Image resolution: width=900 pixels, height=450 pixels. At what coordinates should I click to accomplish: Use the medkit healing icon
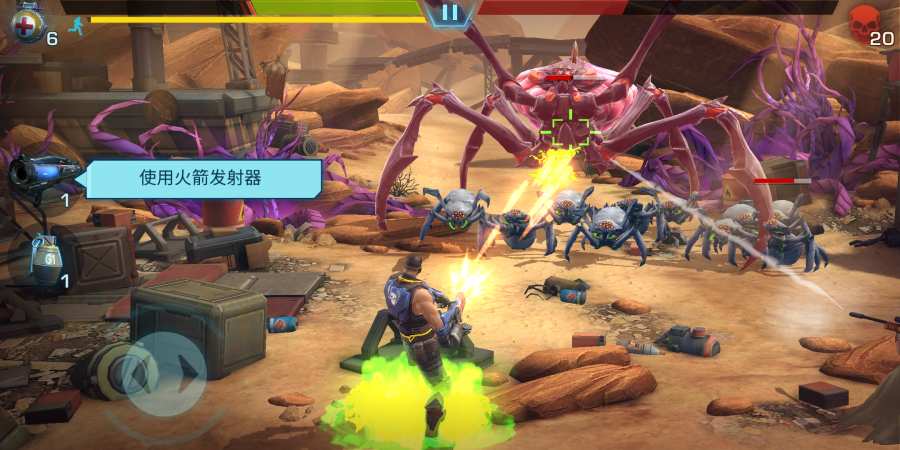click(25, 24)
